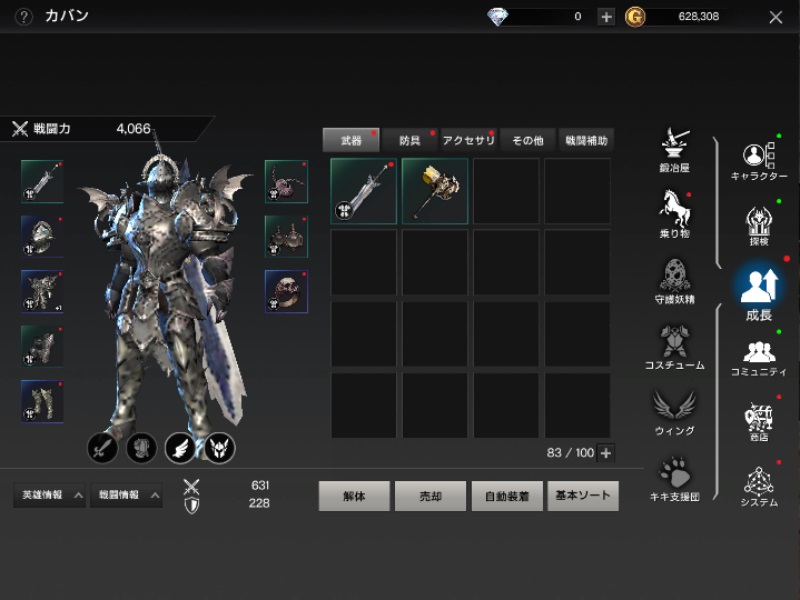
Task: Switch to the 防具 armor tab
Action: tap(410, 141)
